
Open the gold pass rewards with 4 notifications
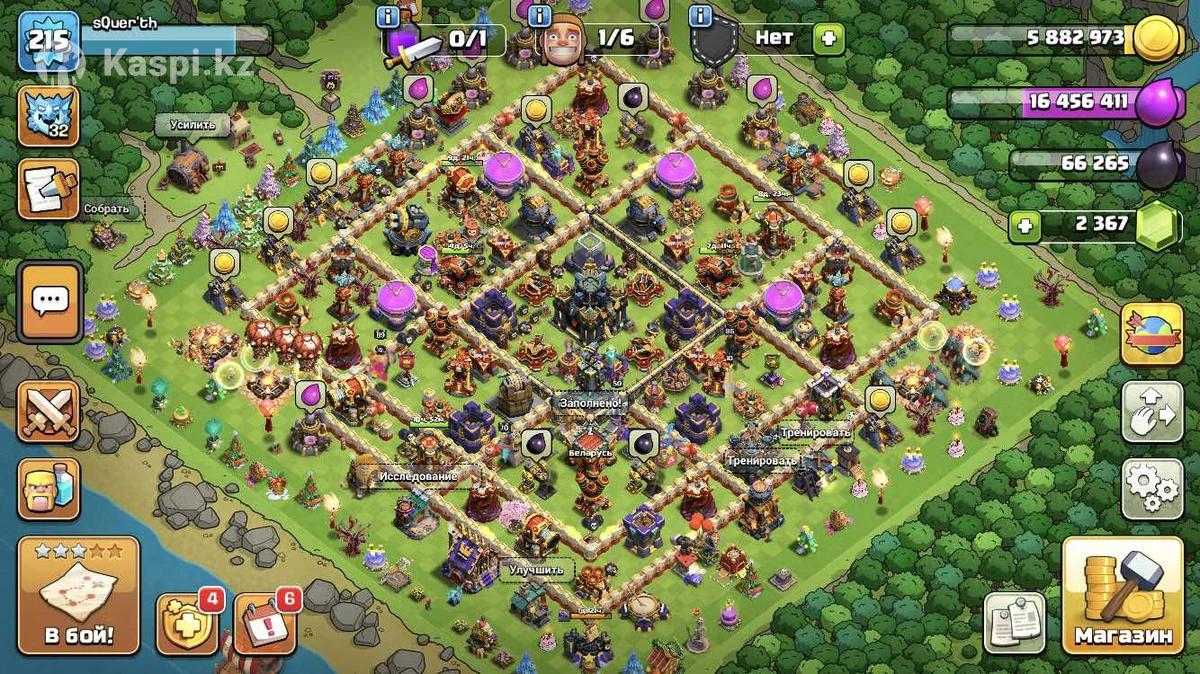(x=187, y=622)
